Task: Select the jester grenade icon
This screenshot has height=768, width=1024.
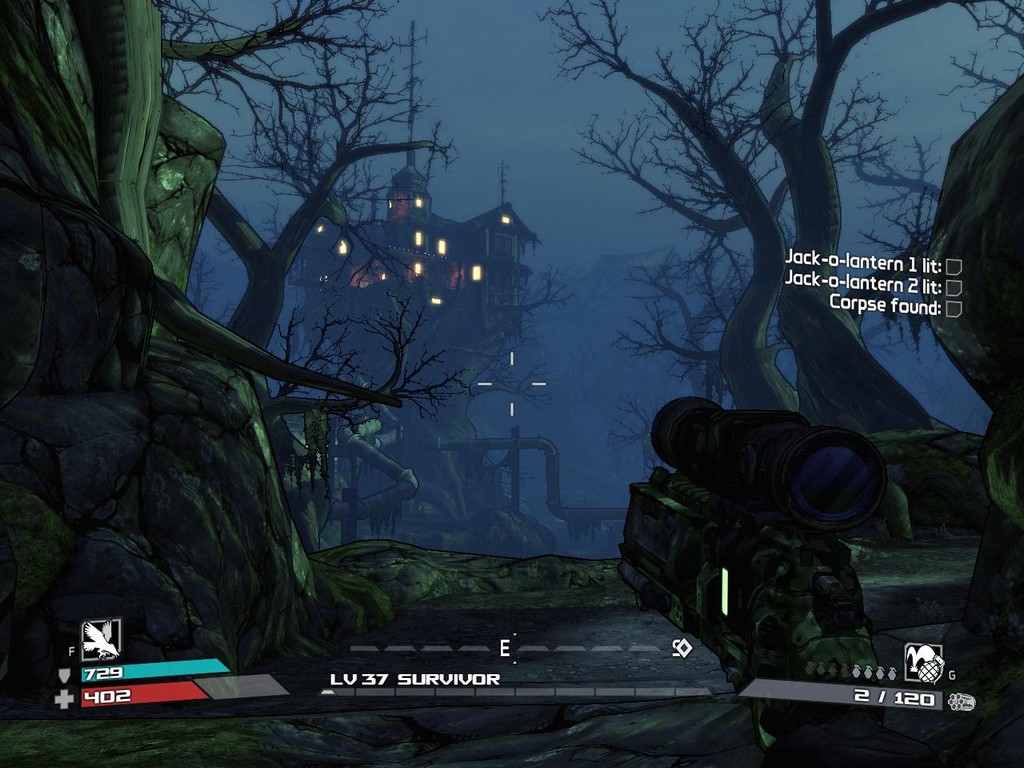Action: pyautogui.click(x=923, y=662)
